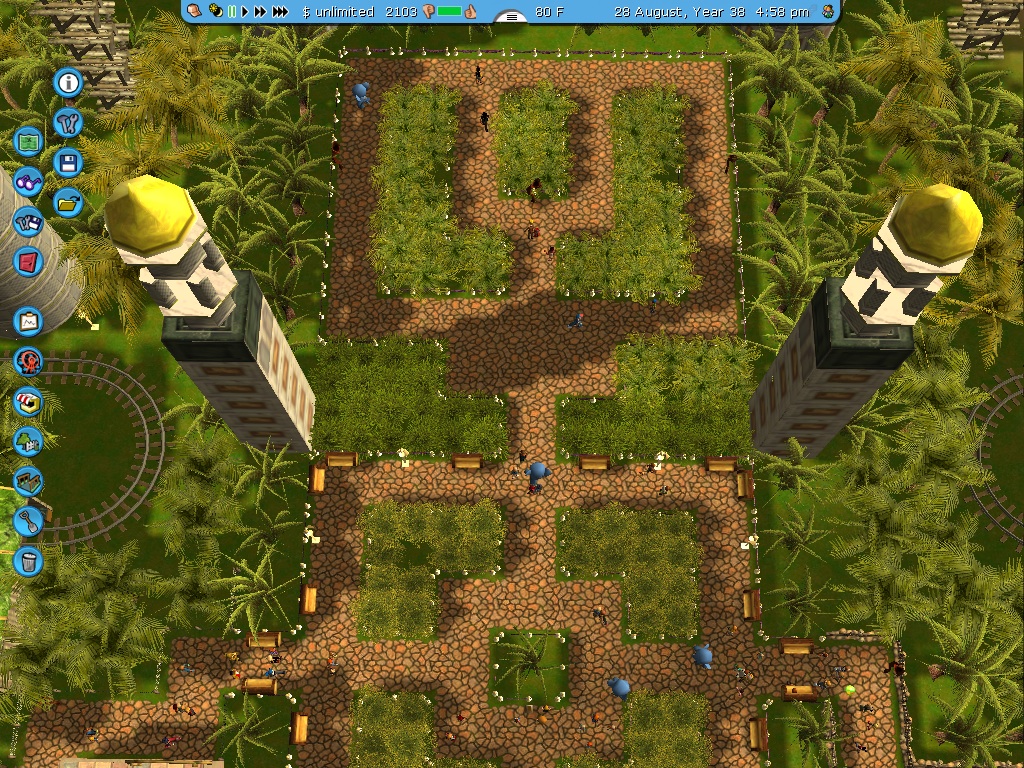Click the guest face icon beside the clock

(x=827, y=12)
